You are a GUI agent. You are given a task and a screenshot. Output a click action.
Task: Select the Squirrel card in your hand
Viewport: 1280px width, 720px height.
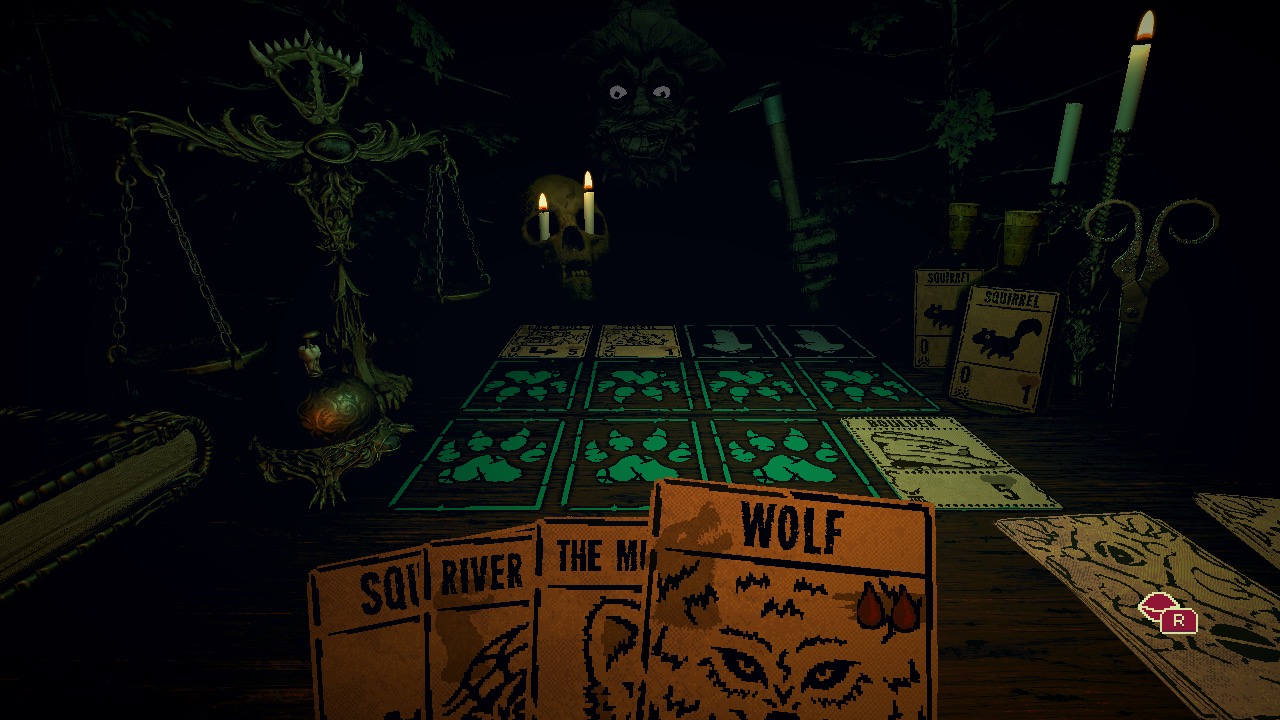(x=370, y=620)
